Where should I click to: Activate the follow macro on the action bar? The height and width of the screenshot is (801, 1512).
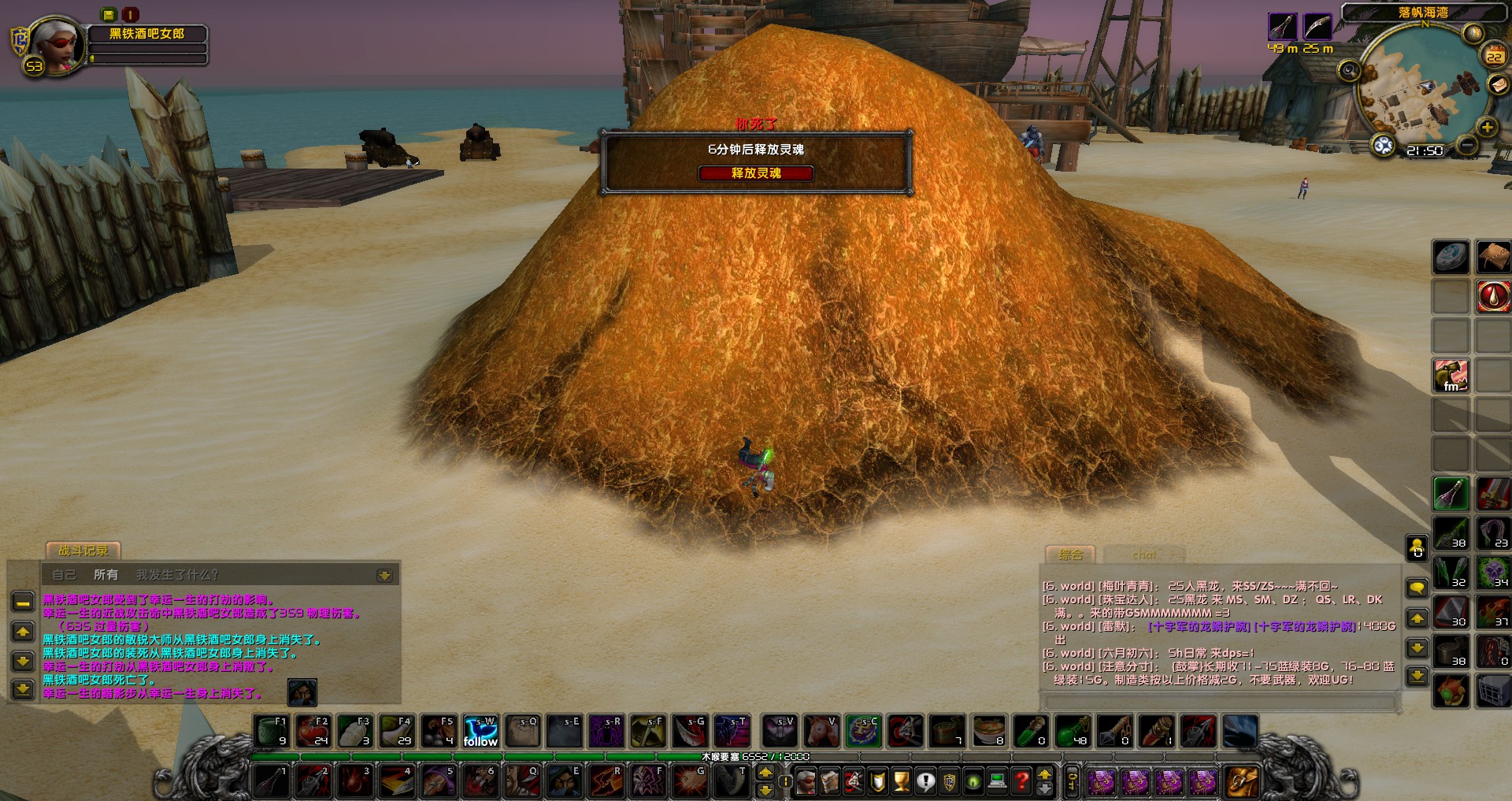[x=480, y=732]
